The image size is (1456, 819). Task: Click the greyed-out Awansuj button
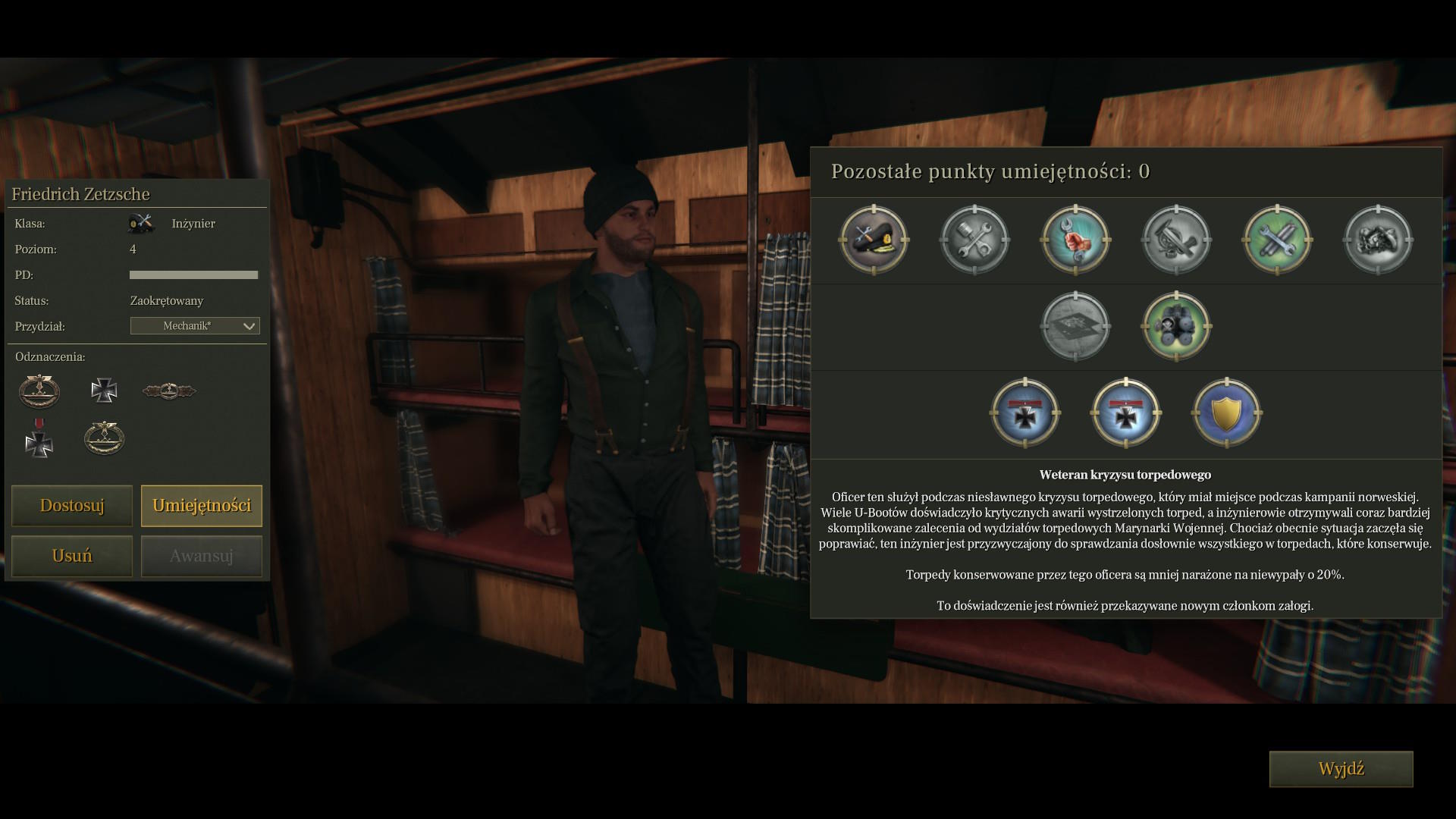(202, 556)
